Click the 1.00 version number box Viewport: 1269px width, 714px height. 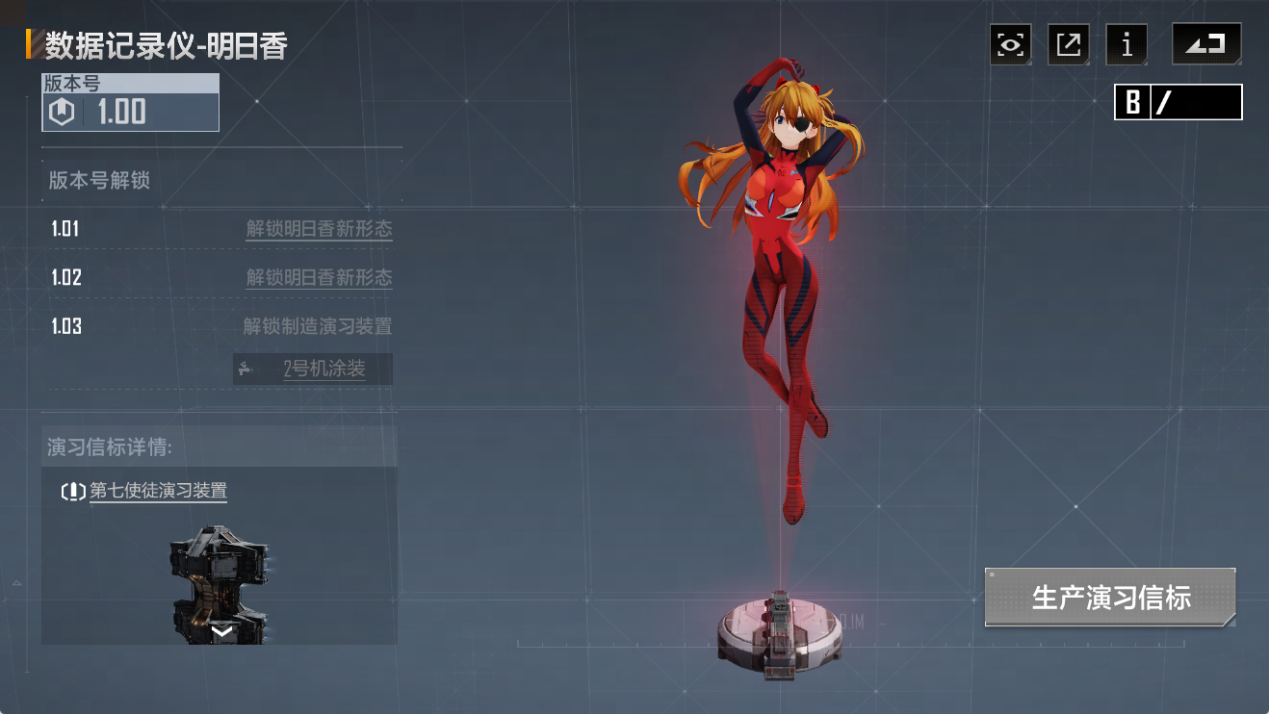[130, 103]
